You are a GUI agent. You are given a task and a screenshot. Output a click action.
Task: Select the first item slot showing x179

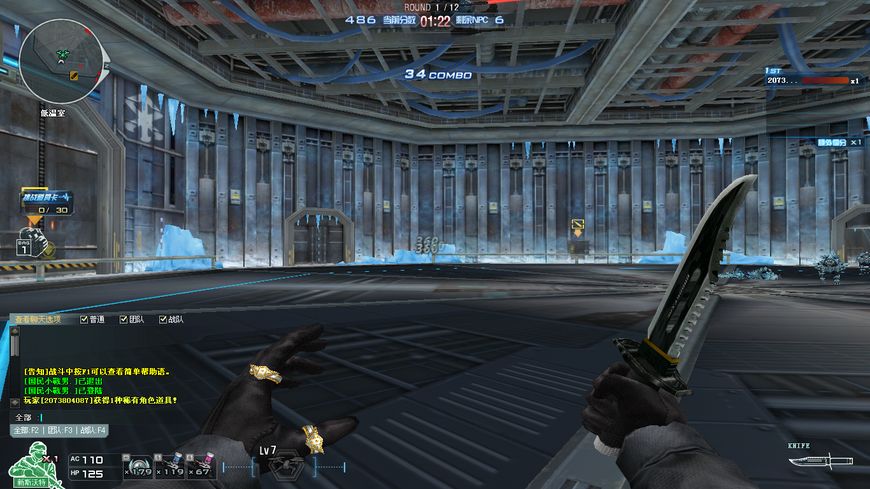(137, 463)
